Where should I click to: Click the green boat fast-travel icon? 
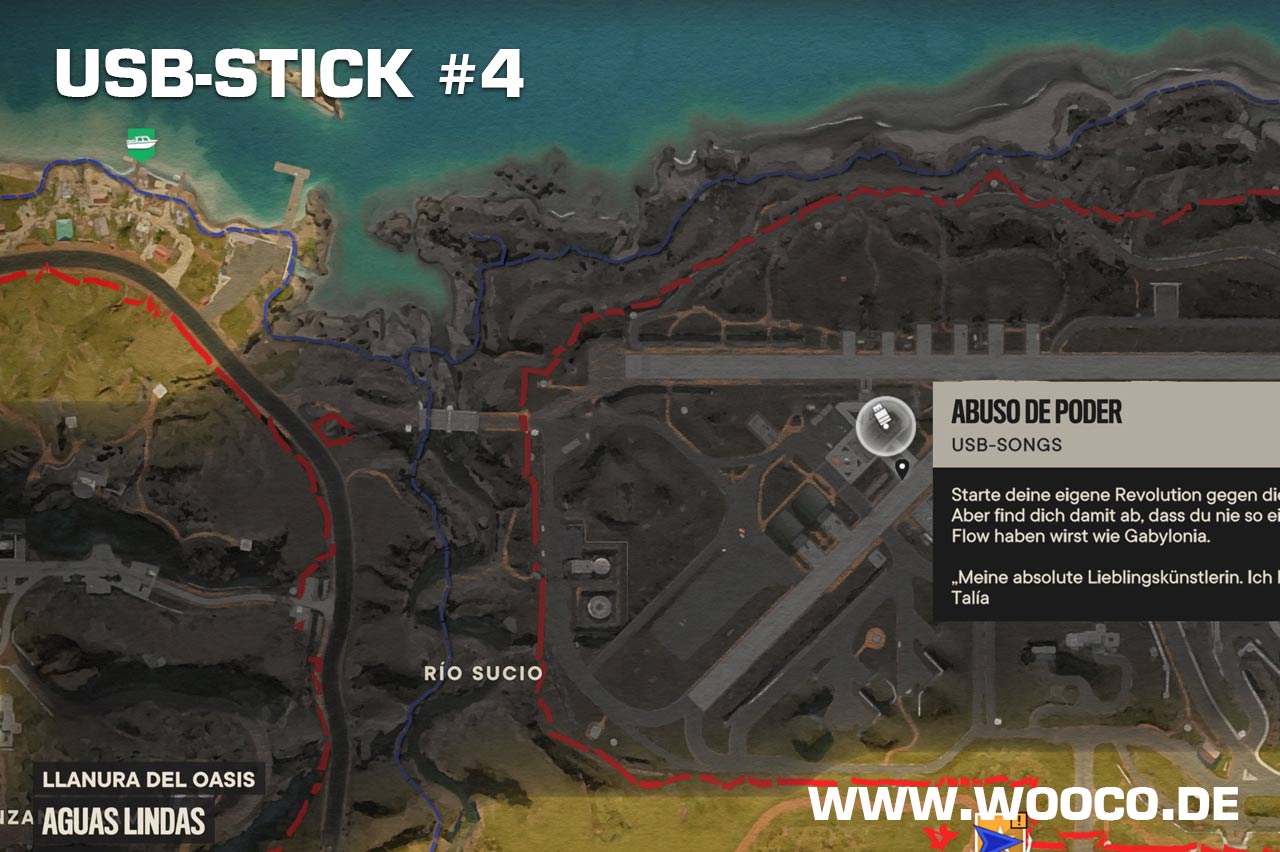pyautogui.click(x=142, y=143)
